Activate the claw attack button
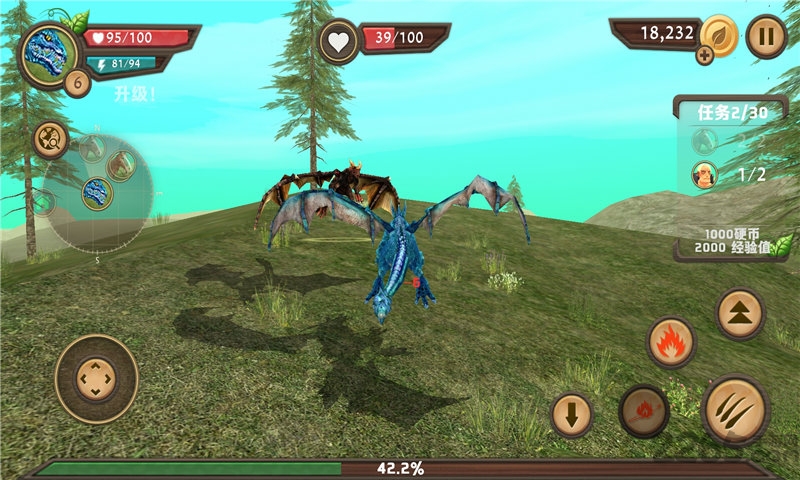 pyautogui.click(x=735, y=409)
